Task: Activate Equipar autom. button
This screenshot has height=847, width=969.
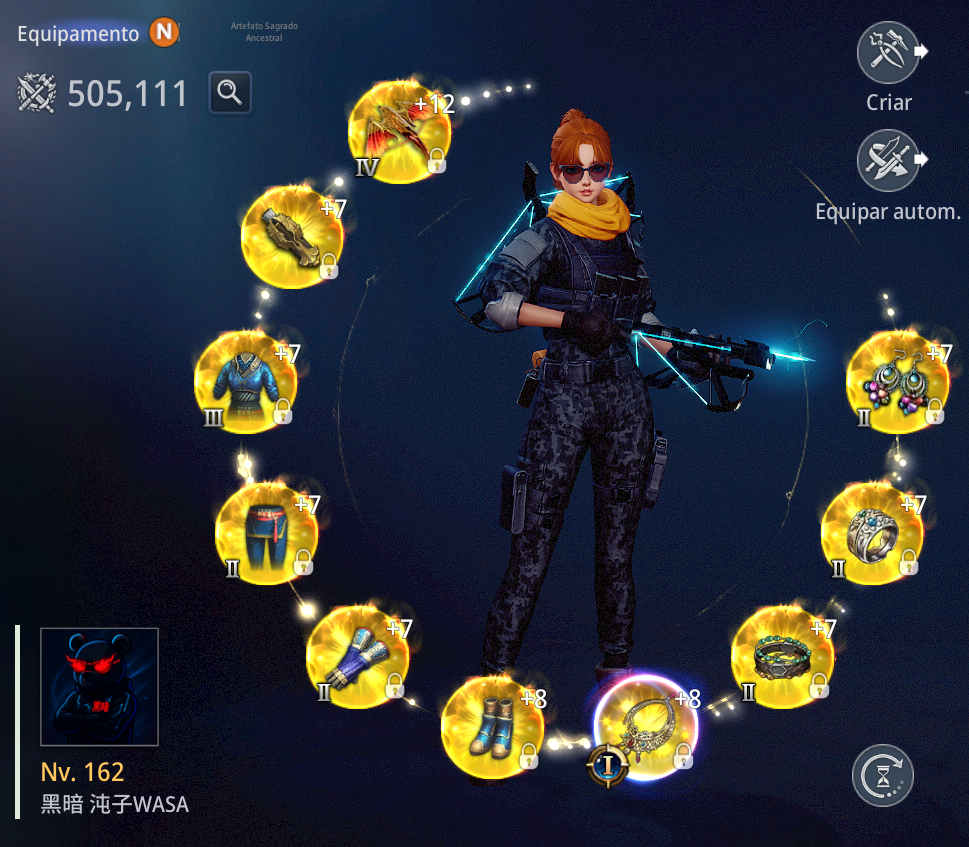Action: pyautogui.click(x=888, y=163)
